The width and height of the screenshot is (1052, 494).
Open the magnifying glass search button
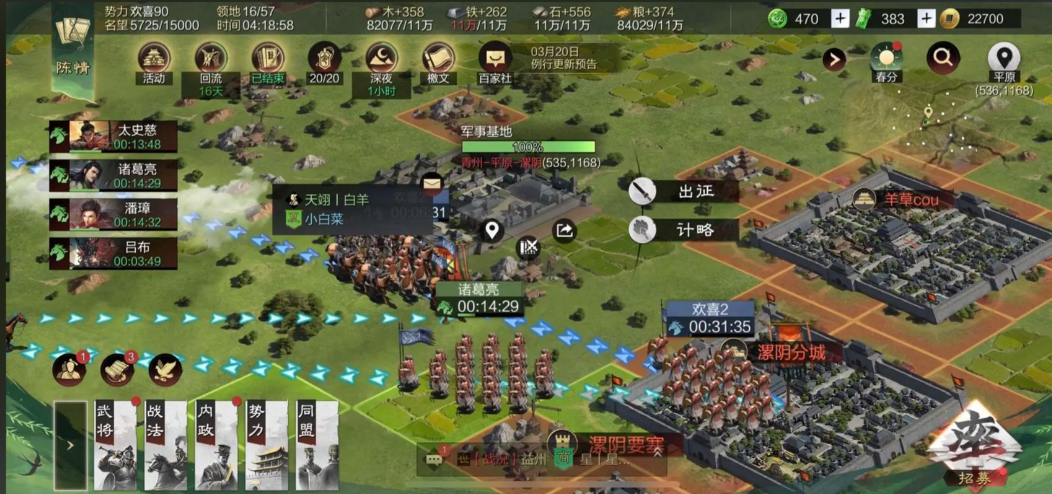coord(942,58)
